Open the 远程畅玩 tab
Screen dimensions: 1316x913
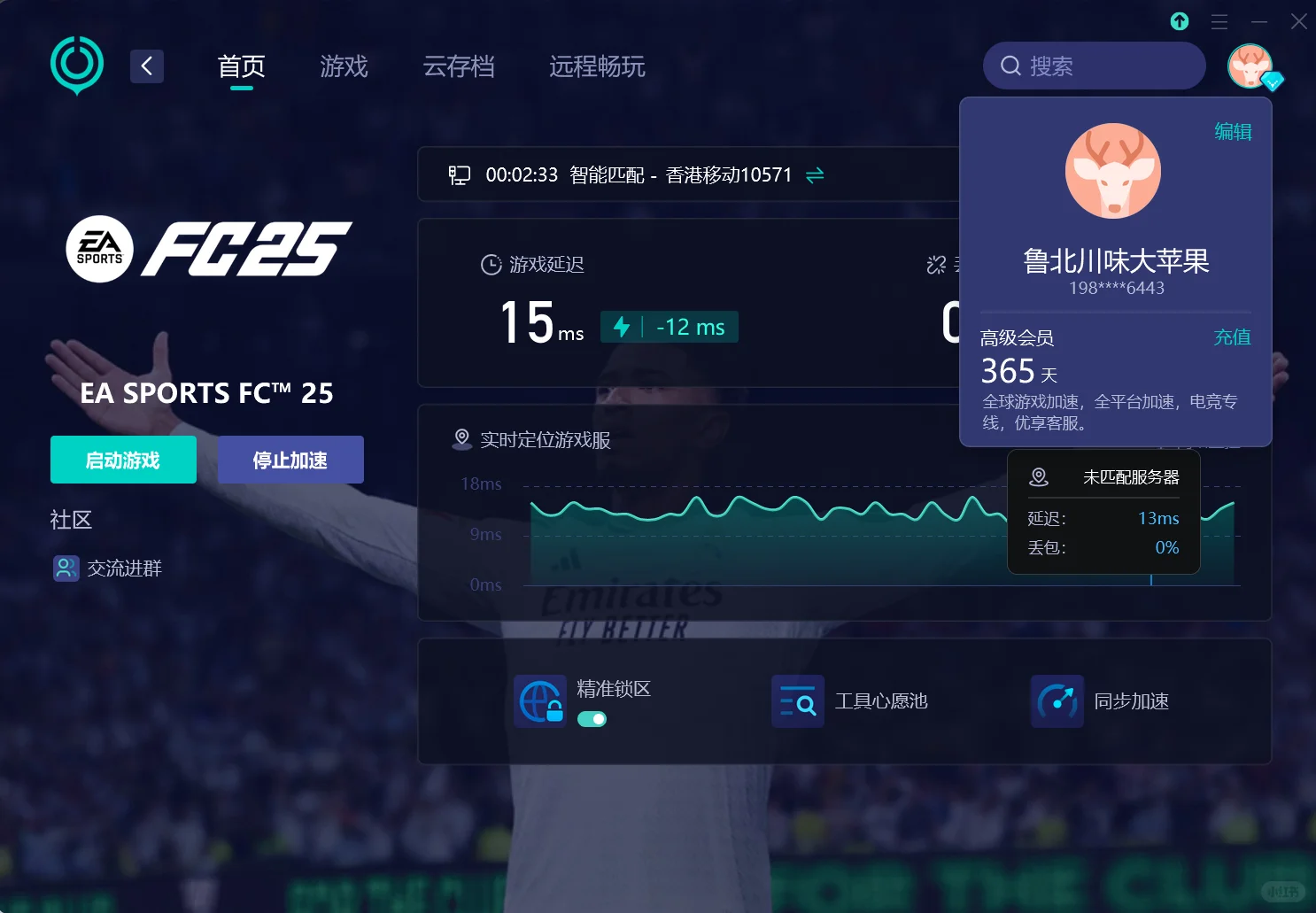[x=597, y=66]
